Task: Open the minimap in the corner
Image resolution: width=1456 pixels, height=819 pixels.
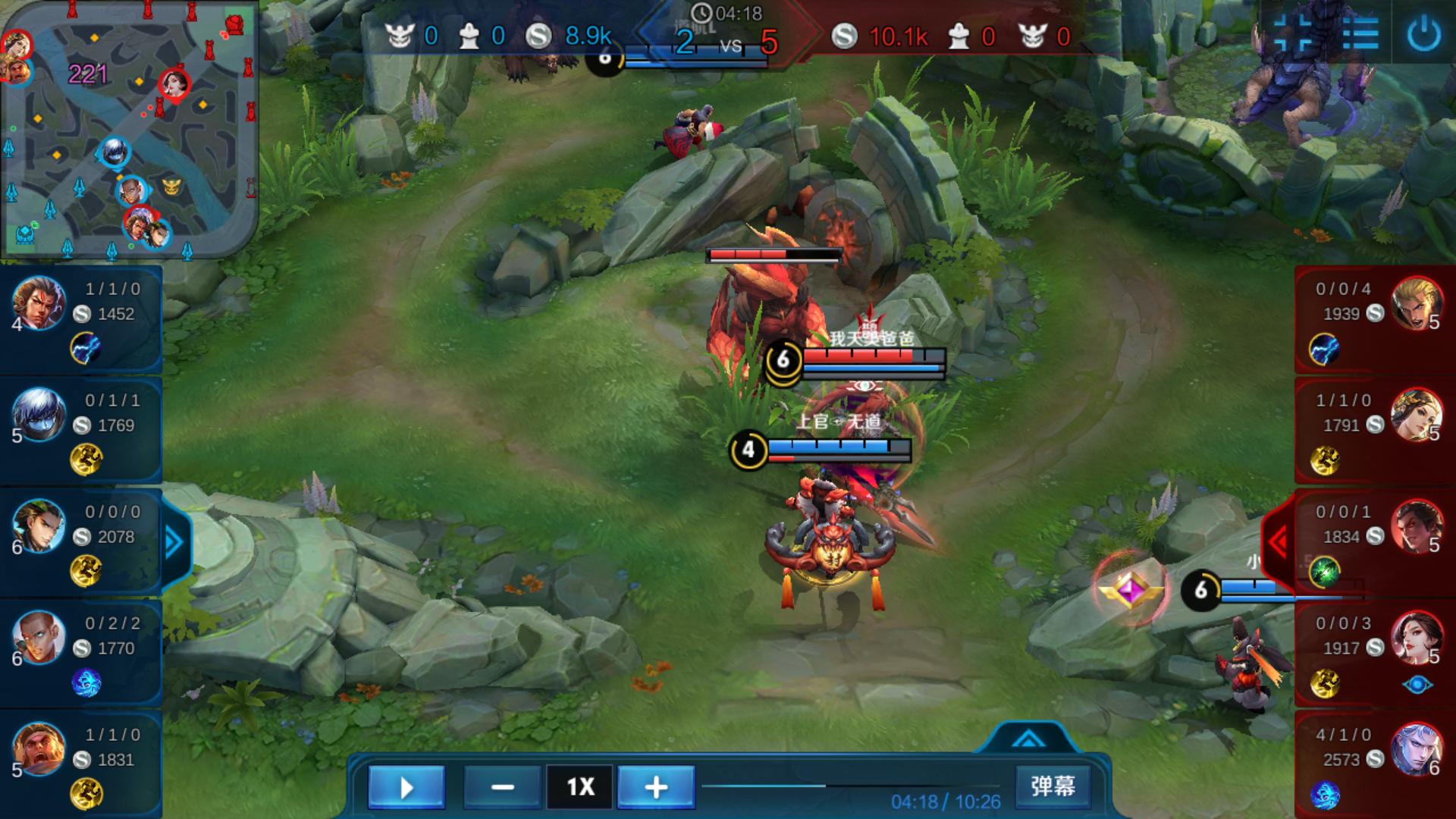Action: (x=129, y=129)
